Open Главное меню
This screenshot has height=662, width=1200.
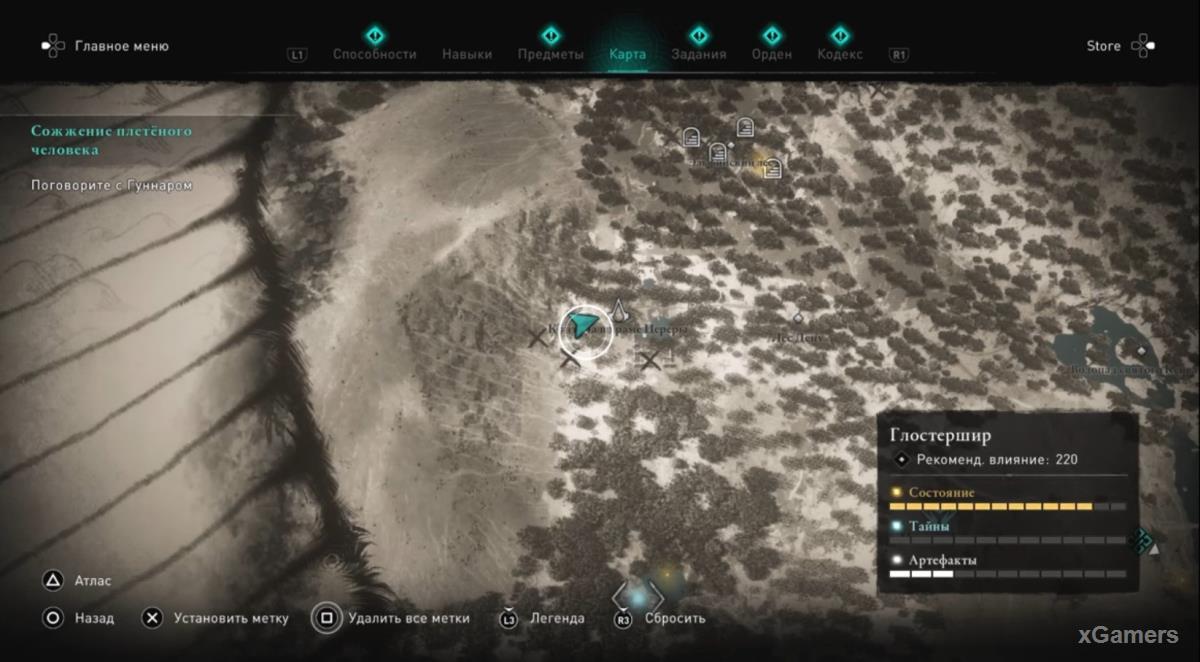pyautogui.click(x=121, y=46)
